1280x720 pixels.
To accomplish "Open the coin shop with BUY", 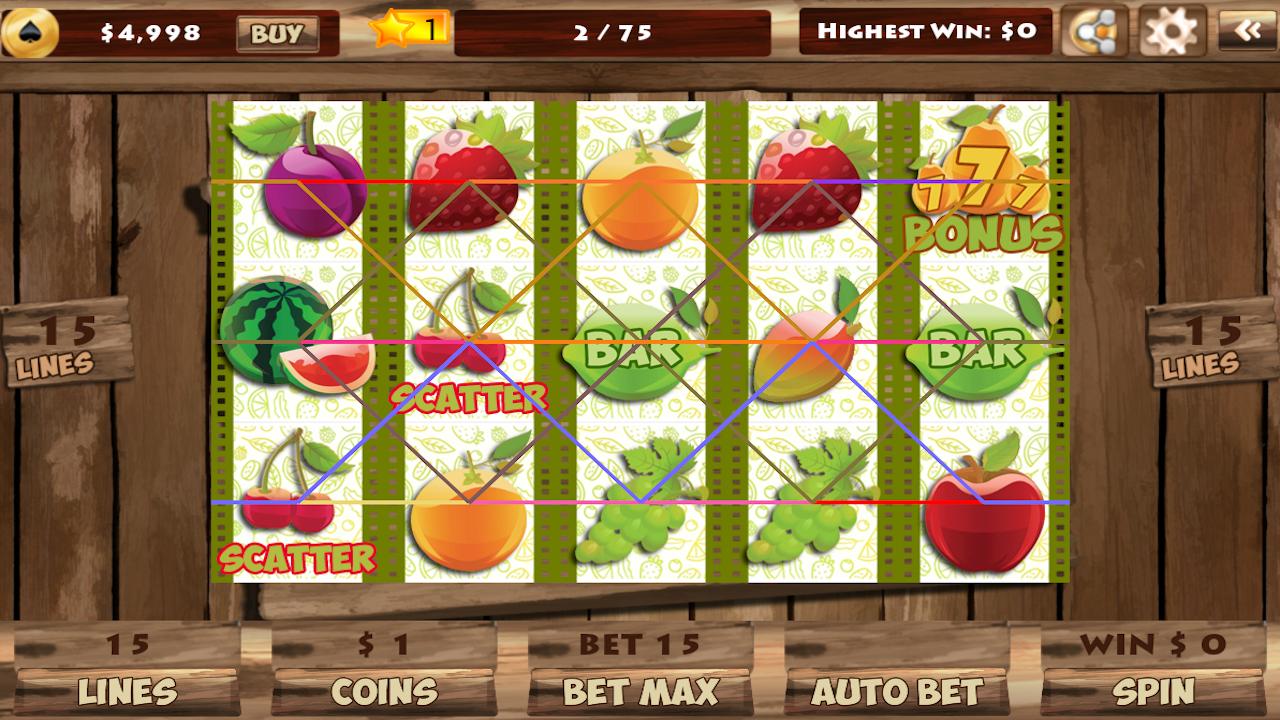I will click(x=277, y=32).
